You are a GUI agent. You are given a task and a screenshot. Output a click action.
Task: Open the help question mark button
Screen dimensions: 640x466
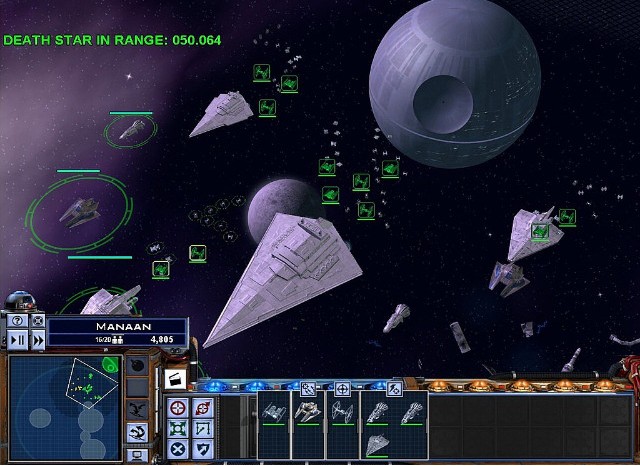click(x=16, y=321)
